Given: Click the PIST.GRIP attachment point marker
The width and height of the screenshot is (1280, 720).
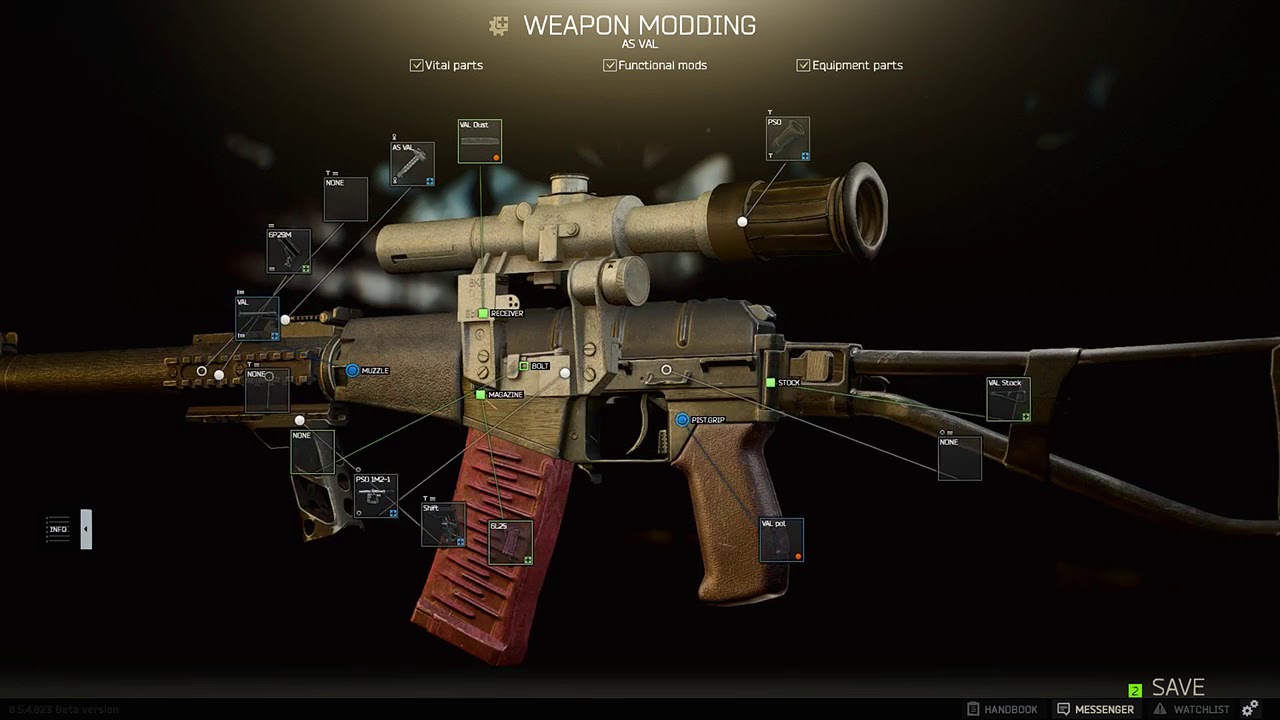Looking at the screenshot, I should [x=682, y=420].
